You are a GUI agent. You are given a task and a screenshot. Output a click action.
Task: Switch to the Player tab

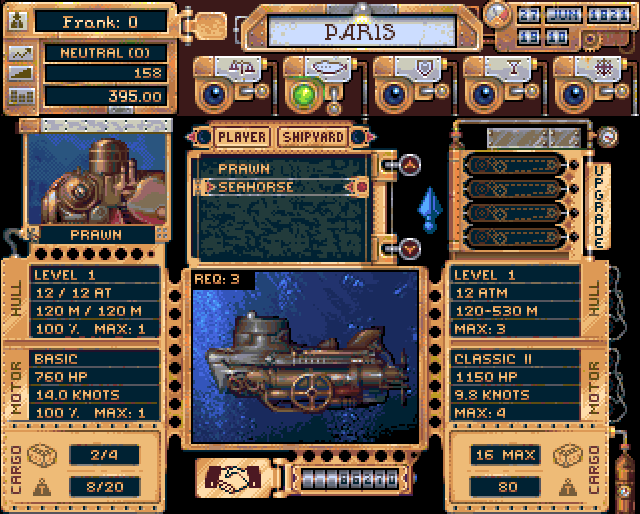coord(242,136)
